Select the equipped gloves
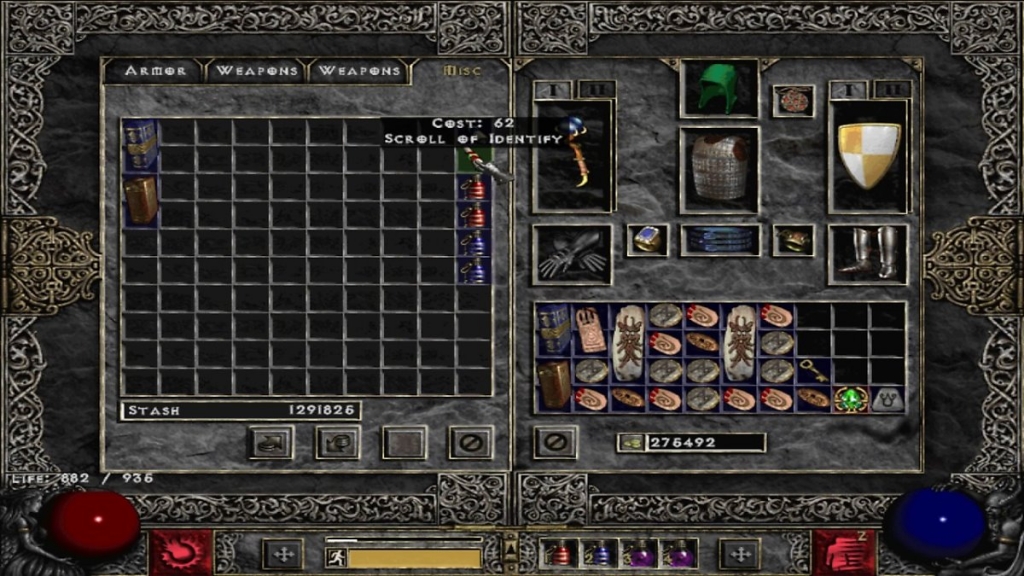 [571, 254]
